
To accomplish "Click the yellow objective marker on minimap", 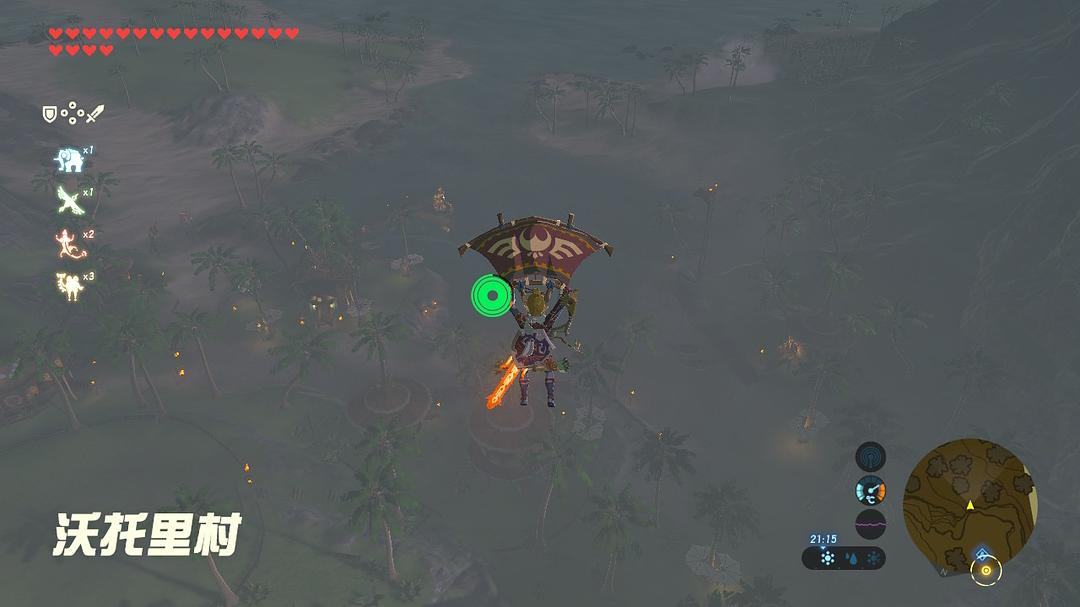I will [985, 571].
